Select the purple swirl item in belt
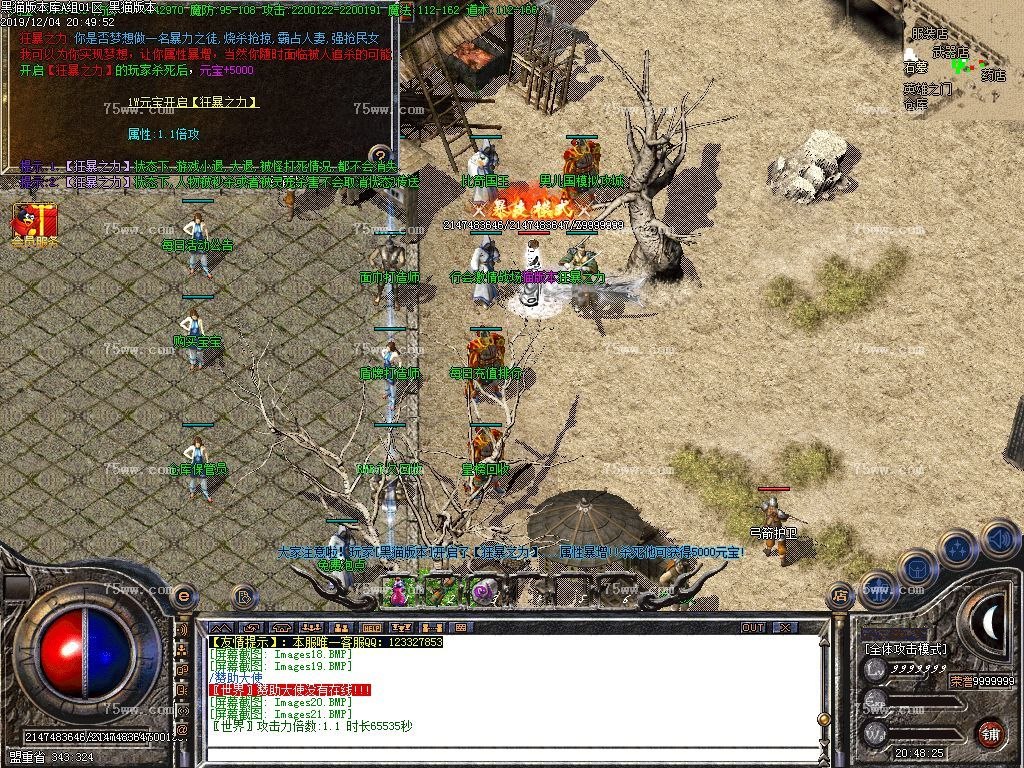The height and width of the screenshot is (768, 1024). 483,592
